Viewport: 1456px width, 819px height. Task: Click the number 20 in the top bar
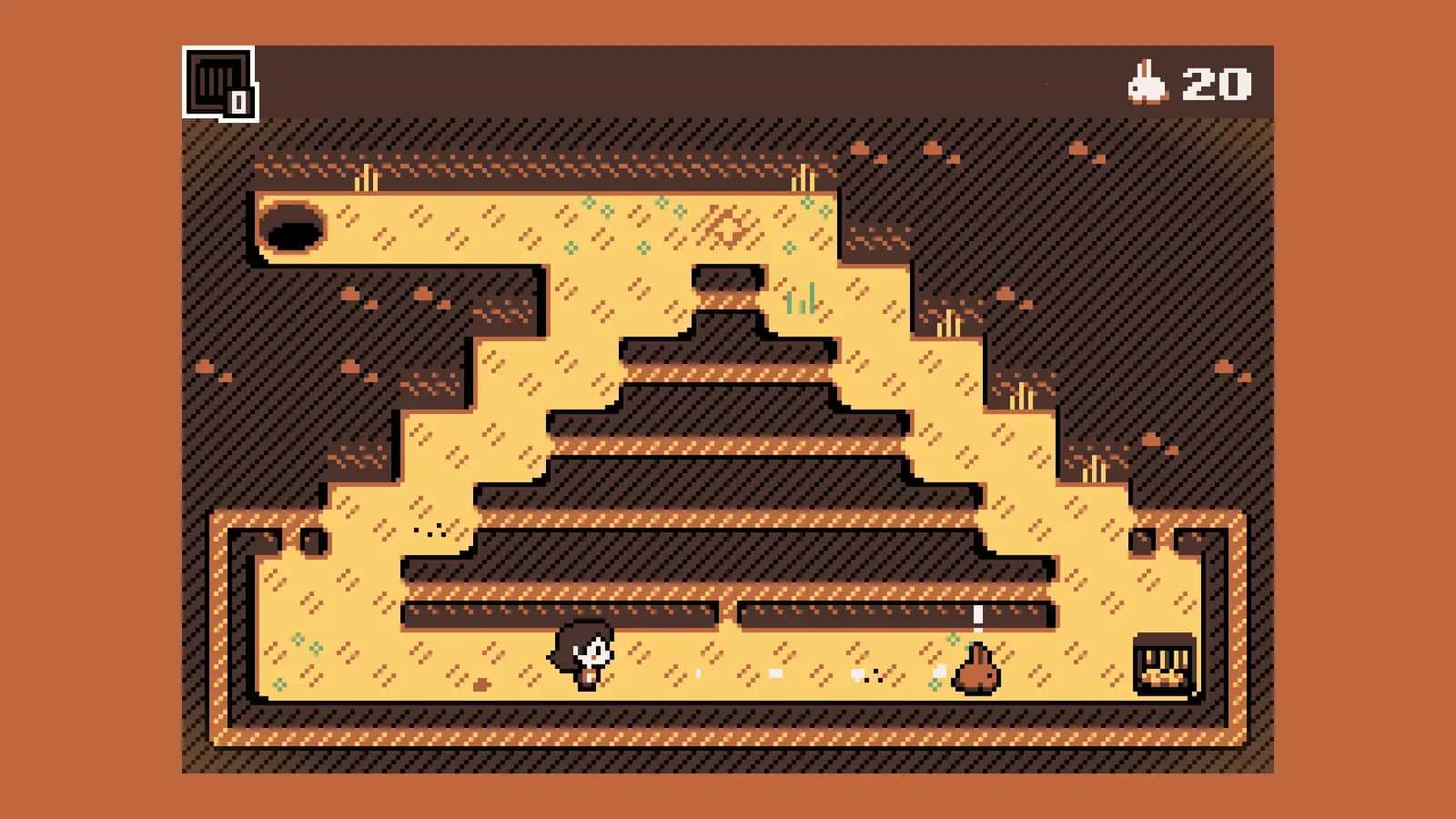pos(1217,84)
